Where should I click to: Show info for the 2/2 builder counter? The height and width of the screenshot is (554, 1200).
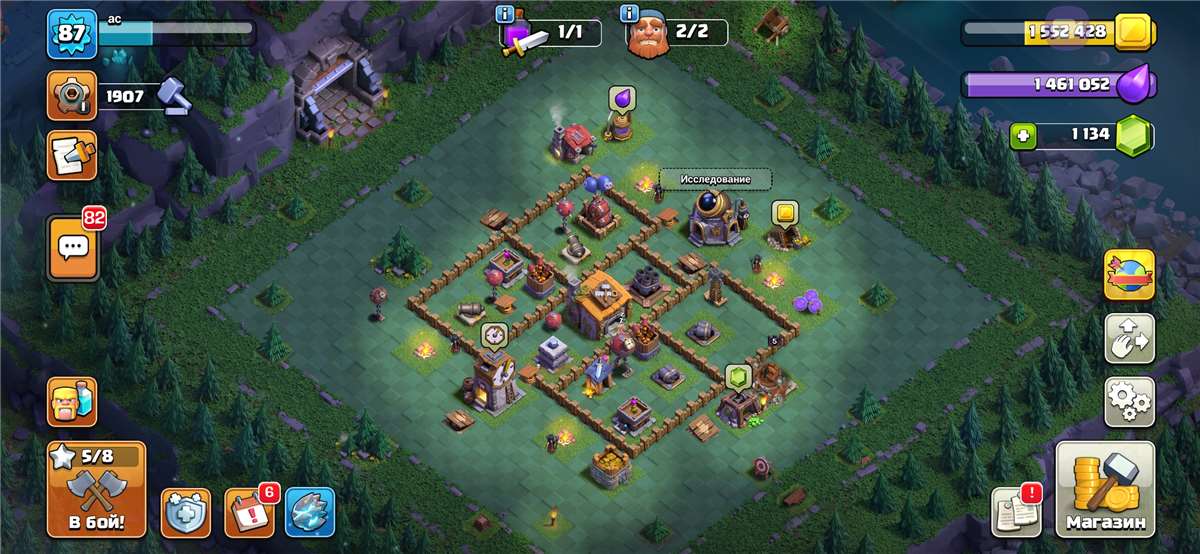(629, 14)
